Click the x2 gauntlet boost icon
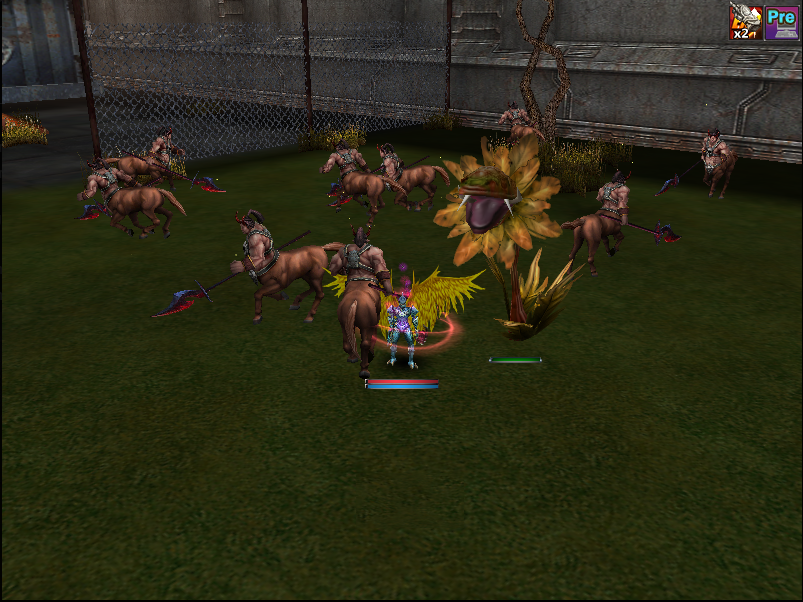Viewport: 803px width, 602px height. click(746, 22)
